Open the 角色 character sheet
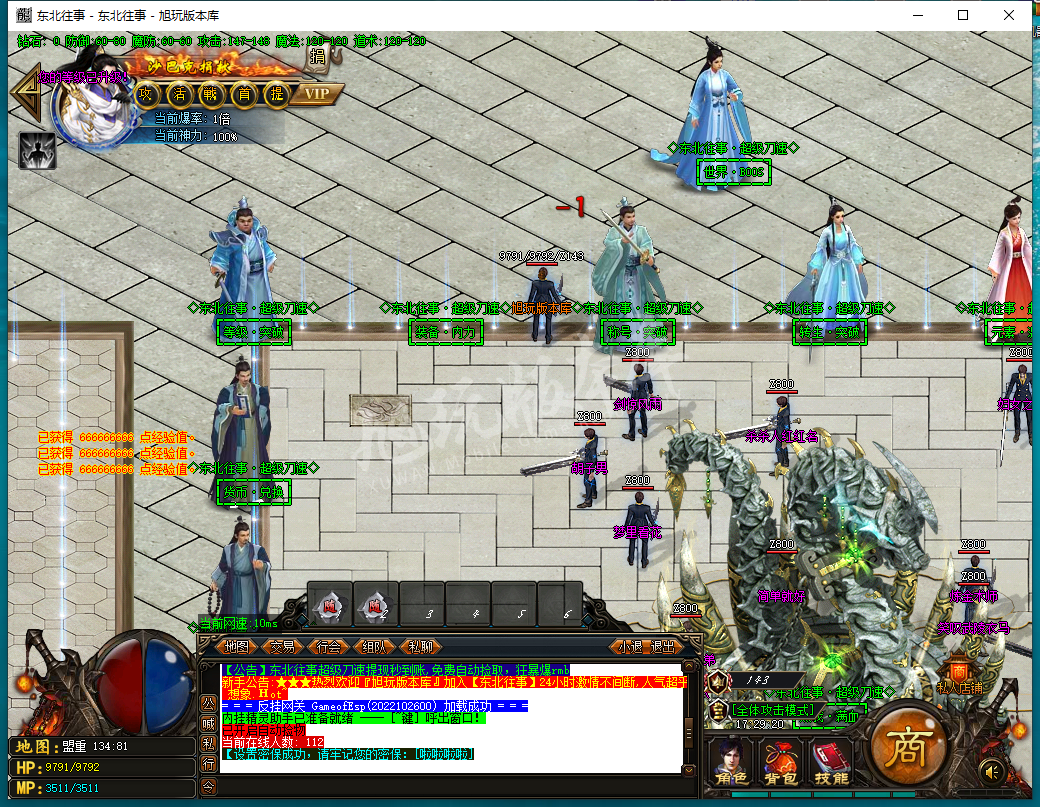The image size is (1040, 807). pos(729,762)
